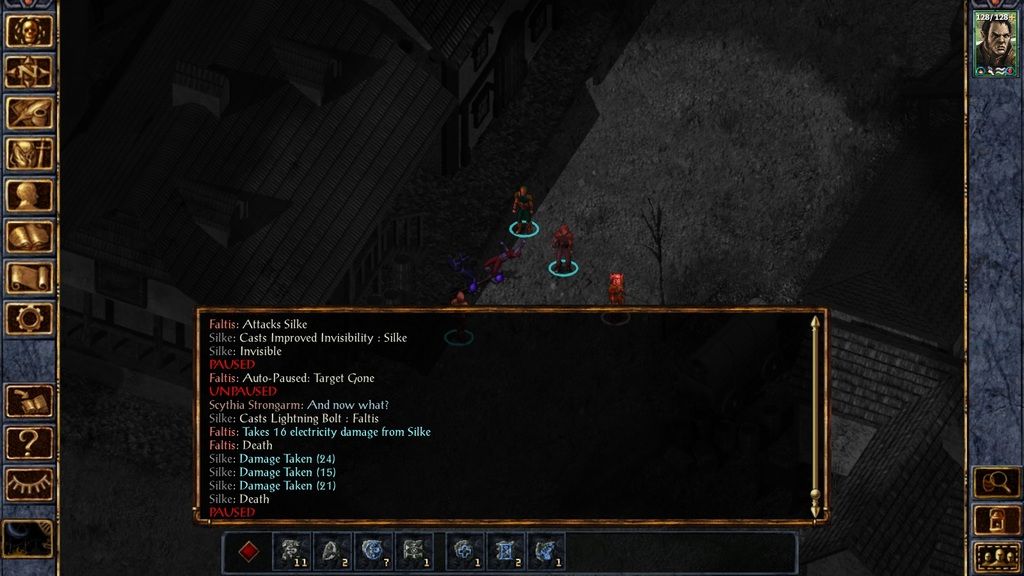The width and height of the screenshot is (1024, 576).
Task: Open the priest scroll
Action: click(x=29, y=278)
